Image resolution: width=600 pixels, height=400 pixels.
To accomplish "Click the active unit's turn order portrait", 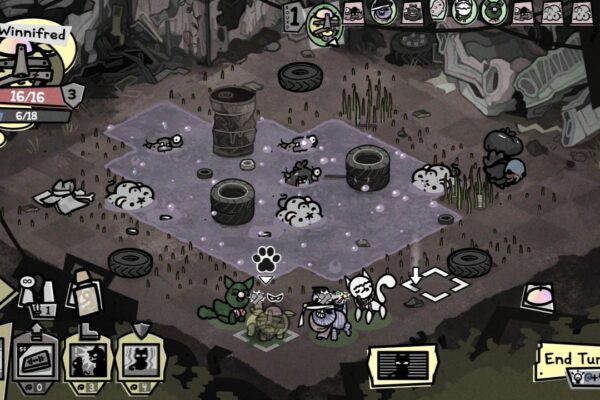I will [324, 17].
